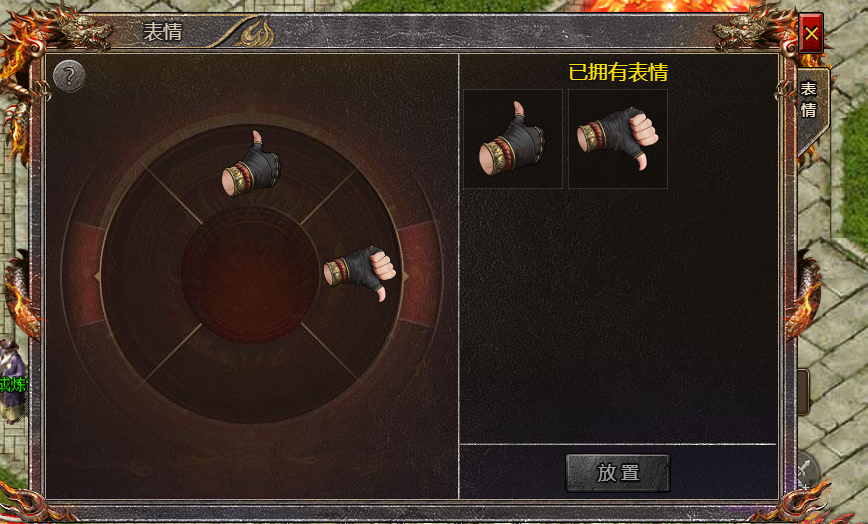Select the owned thumbs-down emote
The image size is (868, 524).
tap(617, 139)
